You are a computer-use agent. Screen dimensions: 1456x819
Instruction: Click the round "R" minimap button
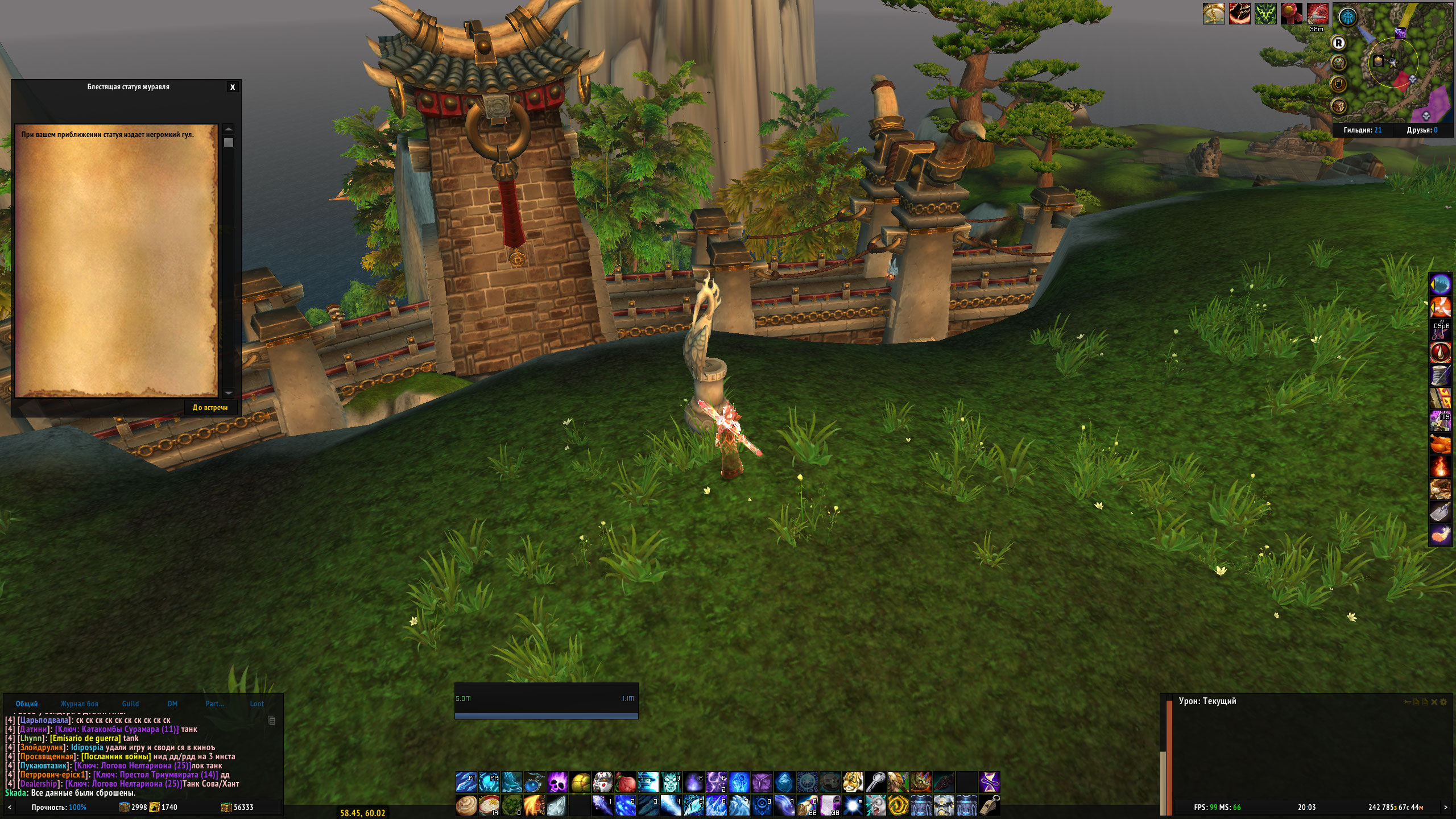pos(1339,43)
